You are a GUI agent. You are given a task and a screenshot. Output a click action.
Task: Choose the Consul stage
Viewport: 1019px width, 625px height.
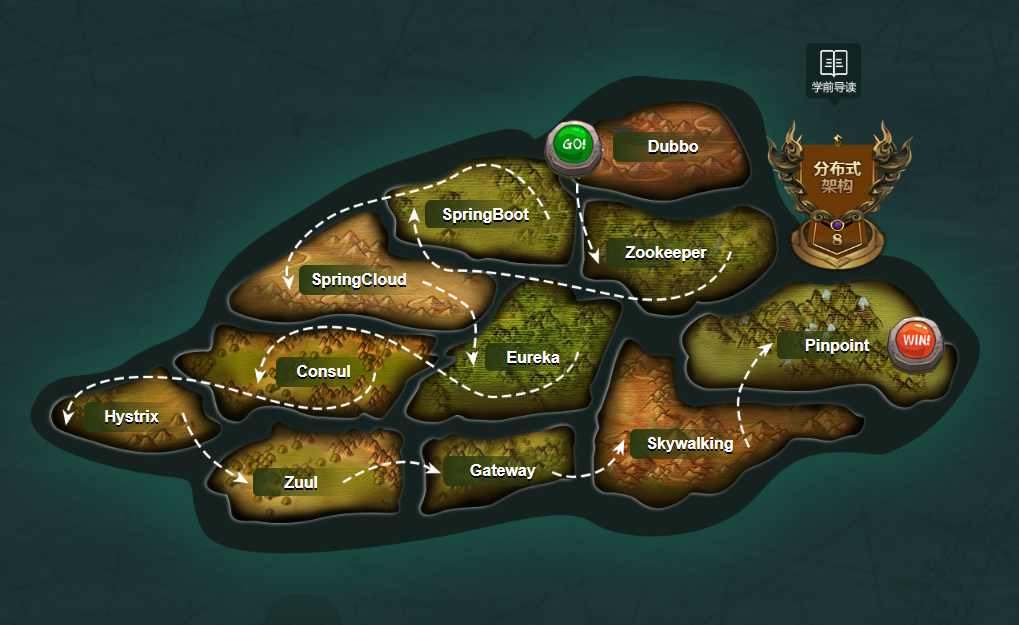pyautogui.click(x=323, y=372)
